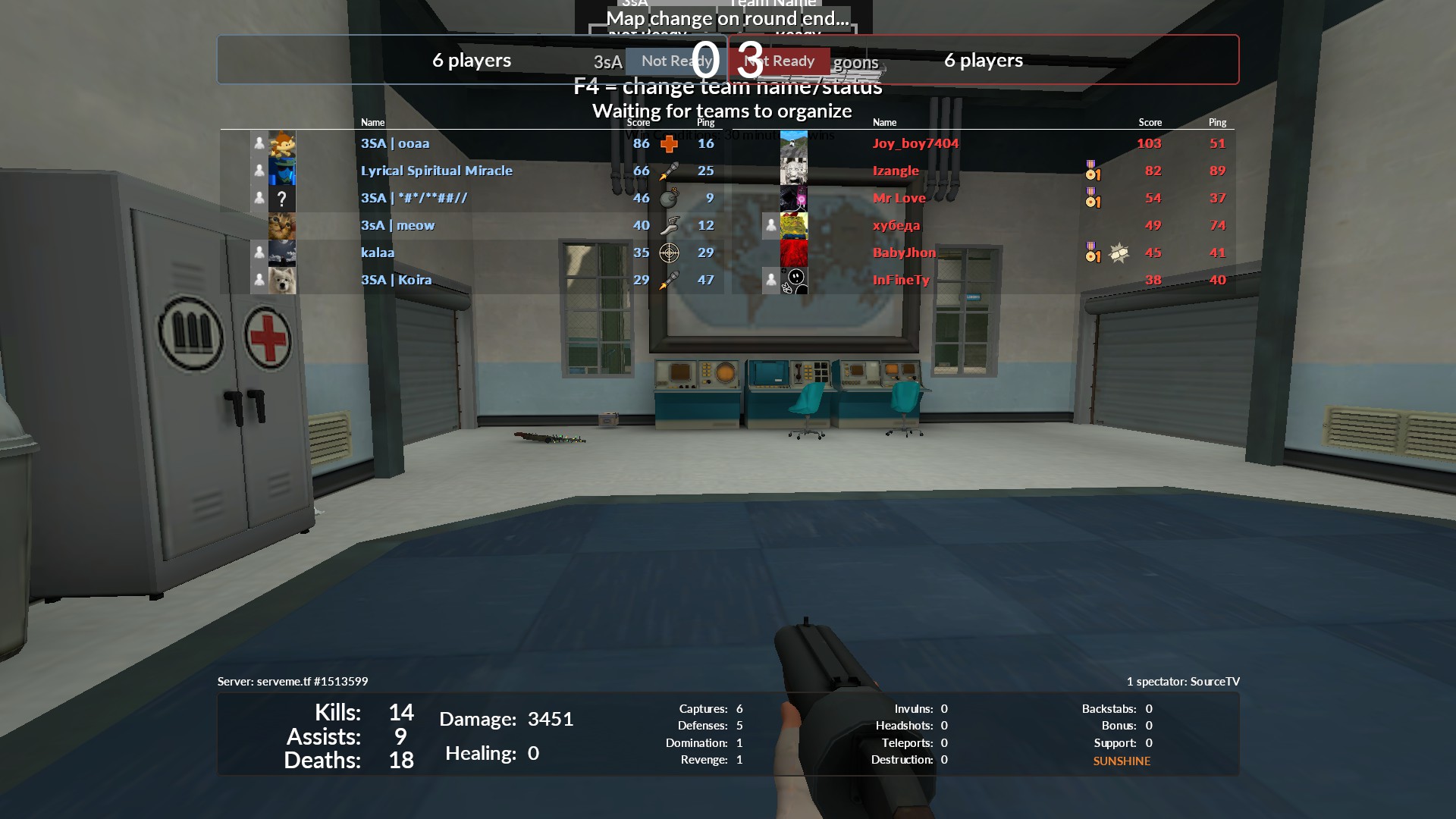Click BabyJhon's row on the scoreboard
Screen dimensions: 1456x819
coord(904,253)
